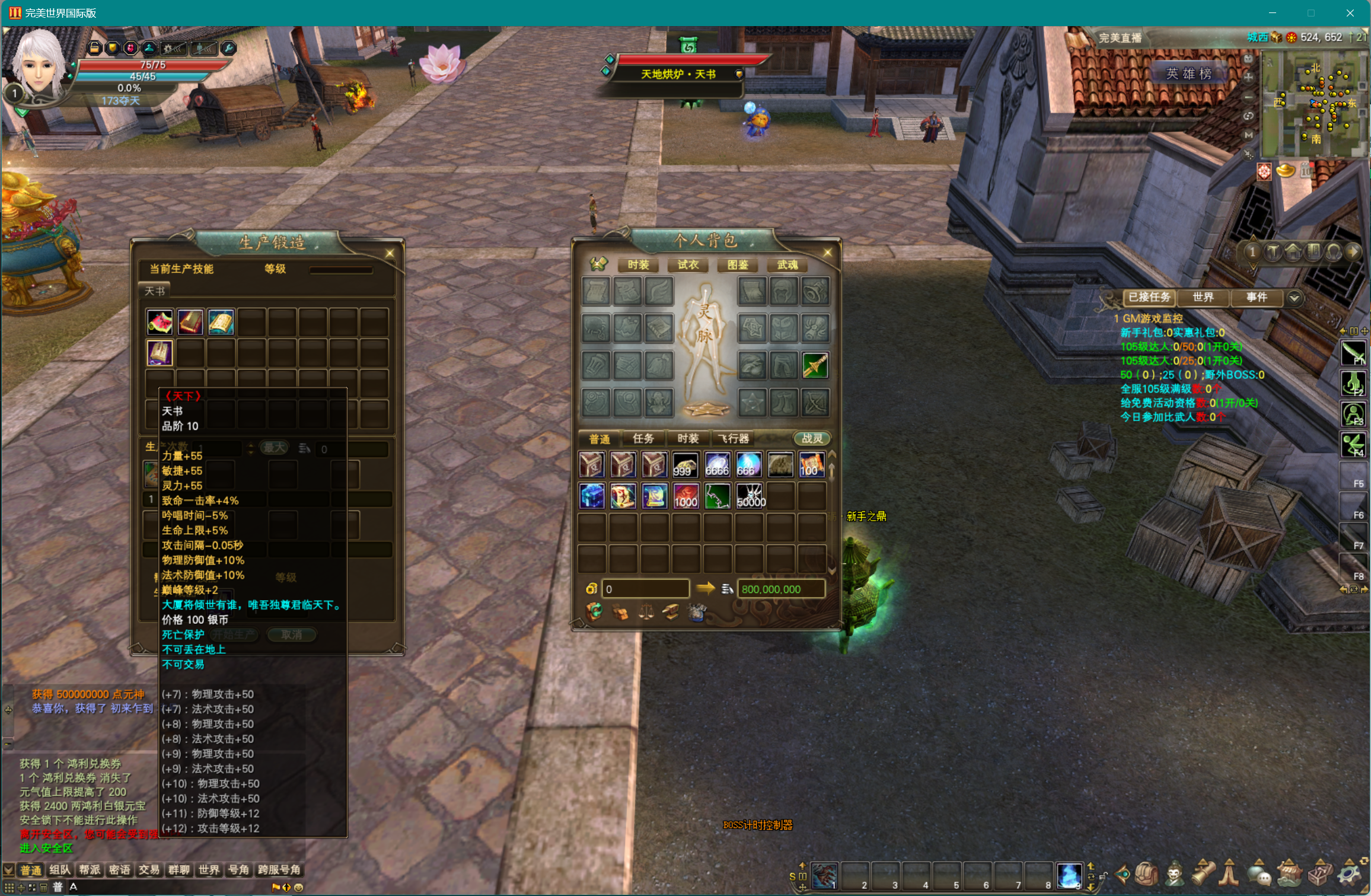Switch to the 飞行器 bag tab
Viewport: 1371px width, 896px height.
(x=734, y=438)
